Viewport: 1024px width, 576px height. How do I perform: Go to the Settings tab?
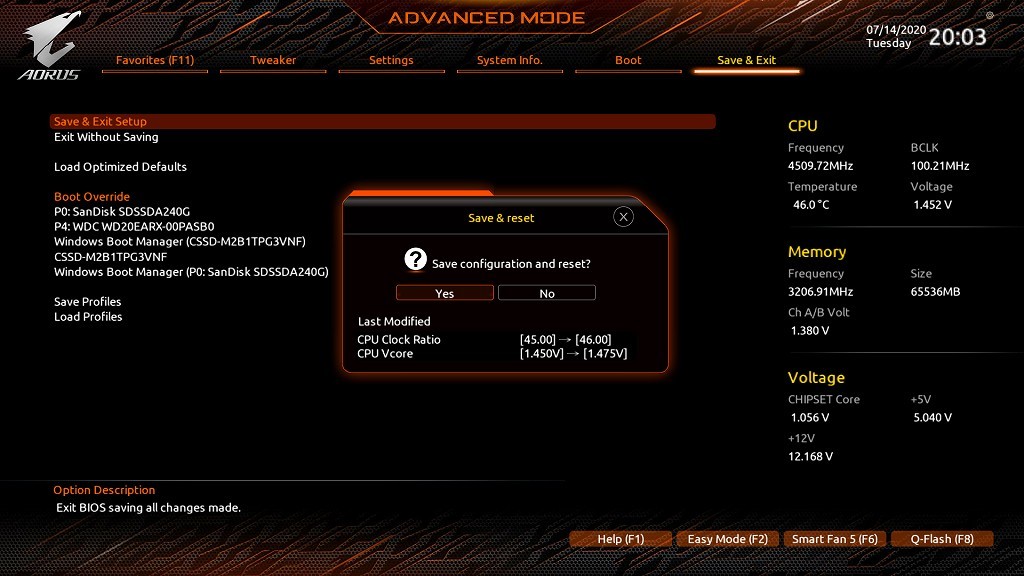pos(391,60)
